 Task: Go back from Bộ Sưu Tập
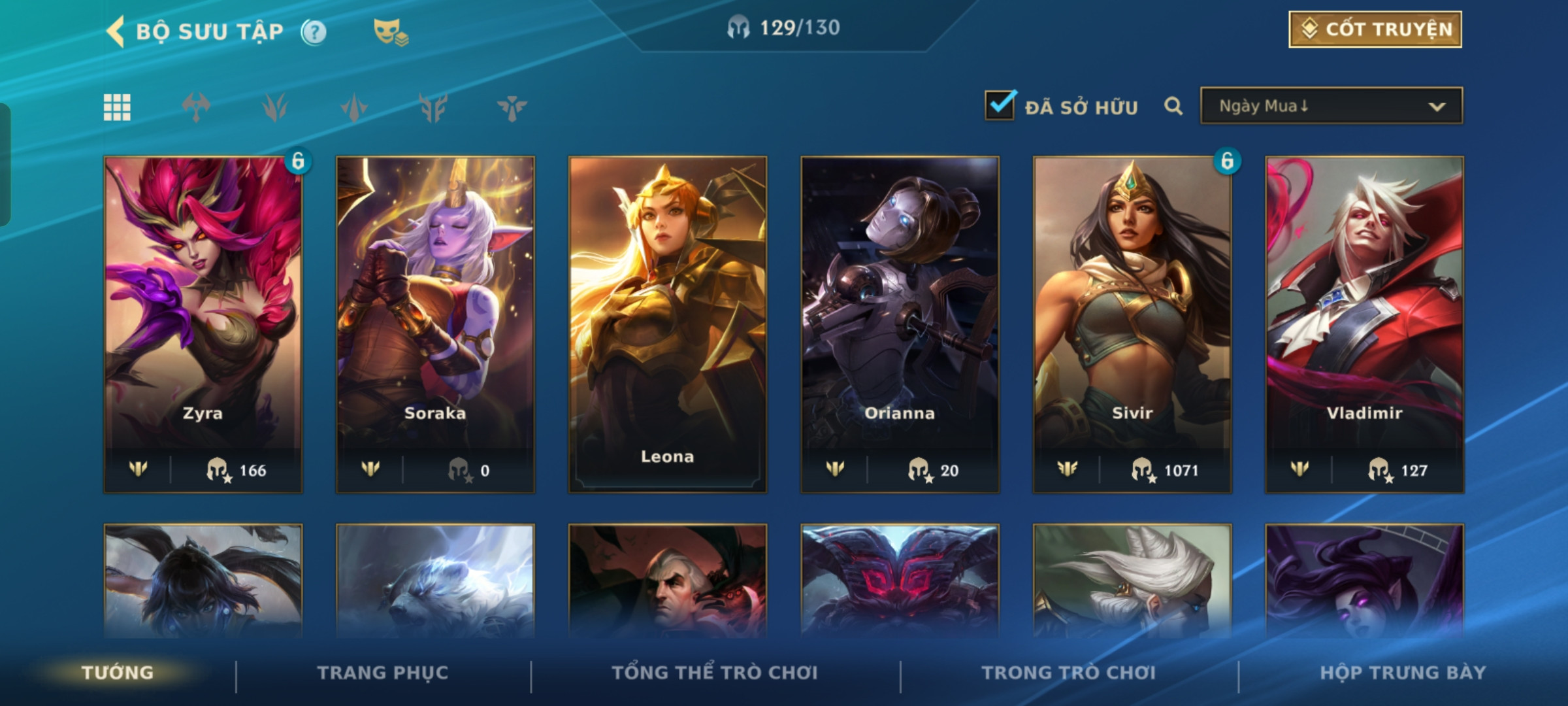(116, 31)
